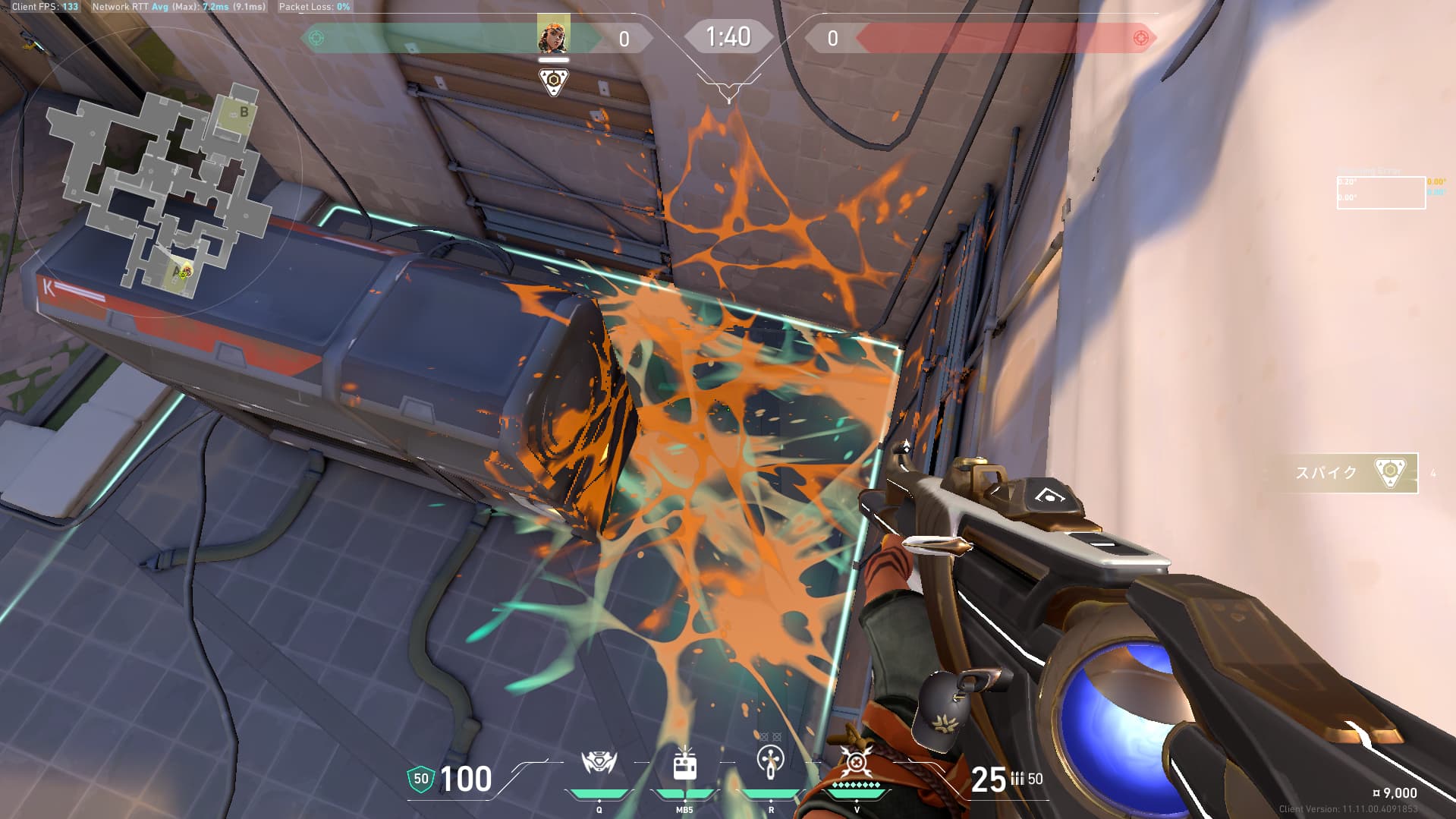
Task: Choose the Paint Shells grenade ability
Action: point(771,762)
